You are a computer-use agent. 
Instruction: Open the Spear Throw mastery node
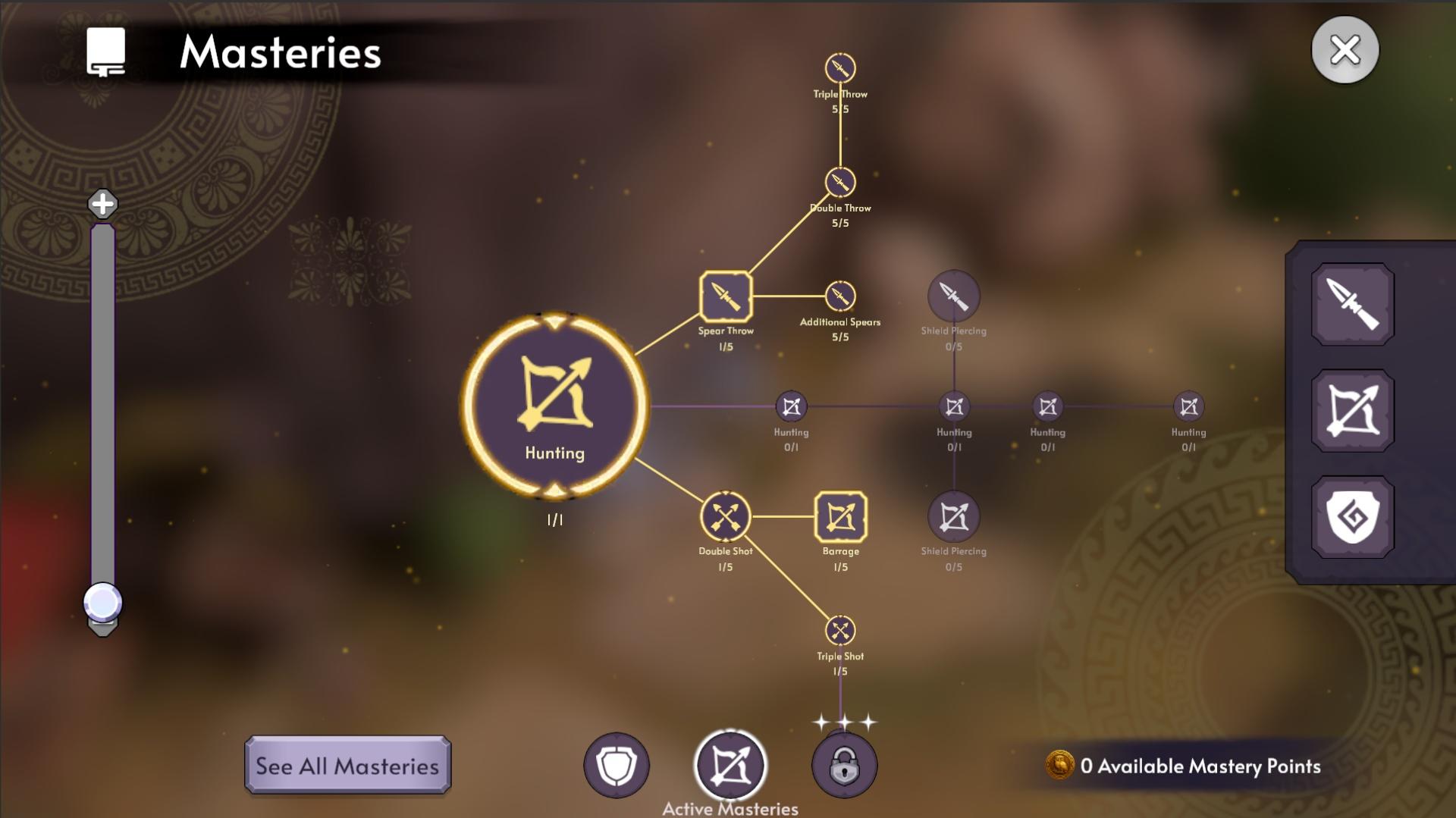pyautogui.click(x=725, y=297)
